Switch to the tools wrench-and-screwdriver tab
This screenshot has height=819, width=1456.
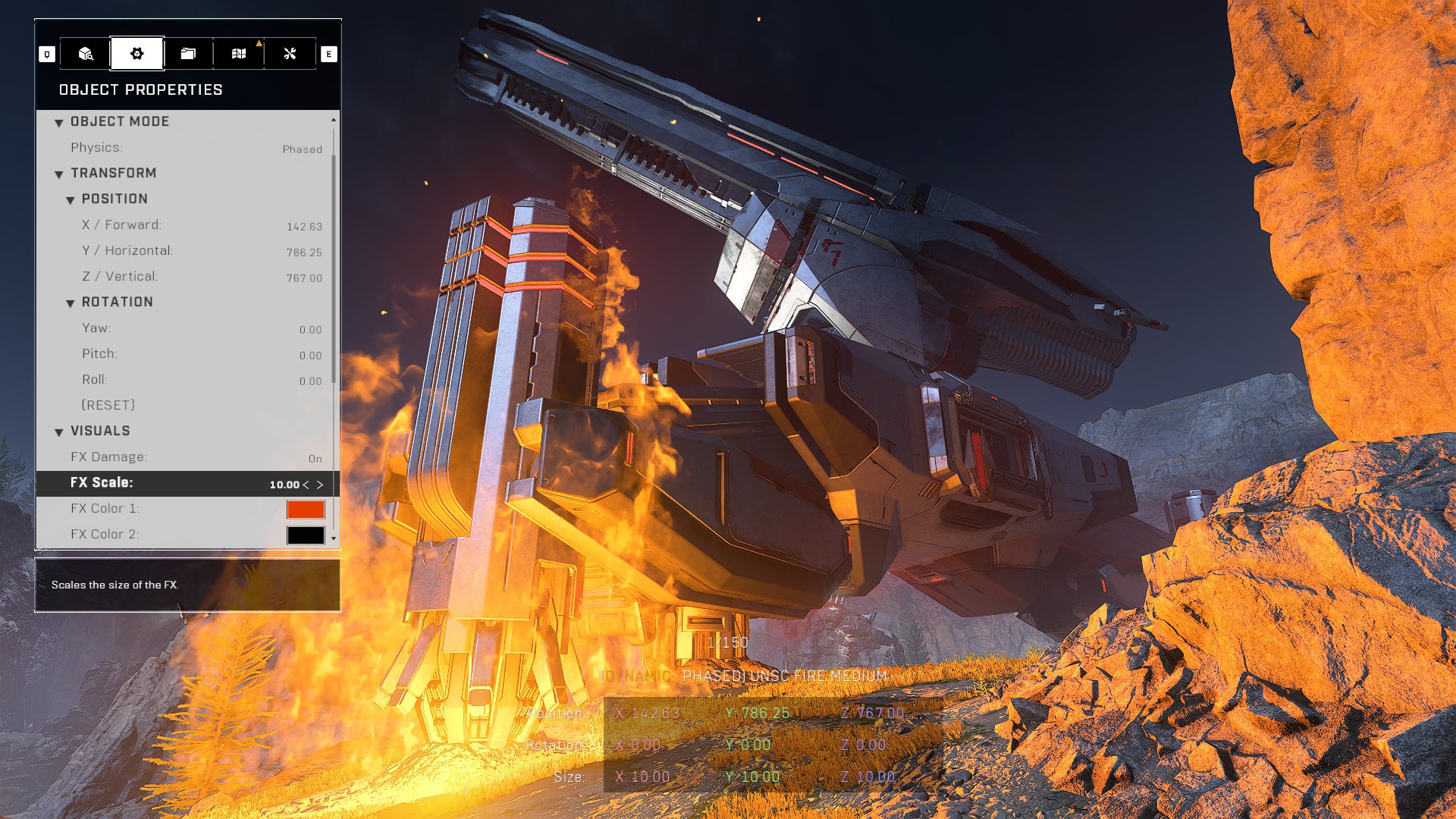[290, 54]
